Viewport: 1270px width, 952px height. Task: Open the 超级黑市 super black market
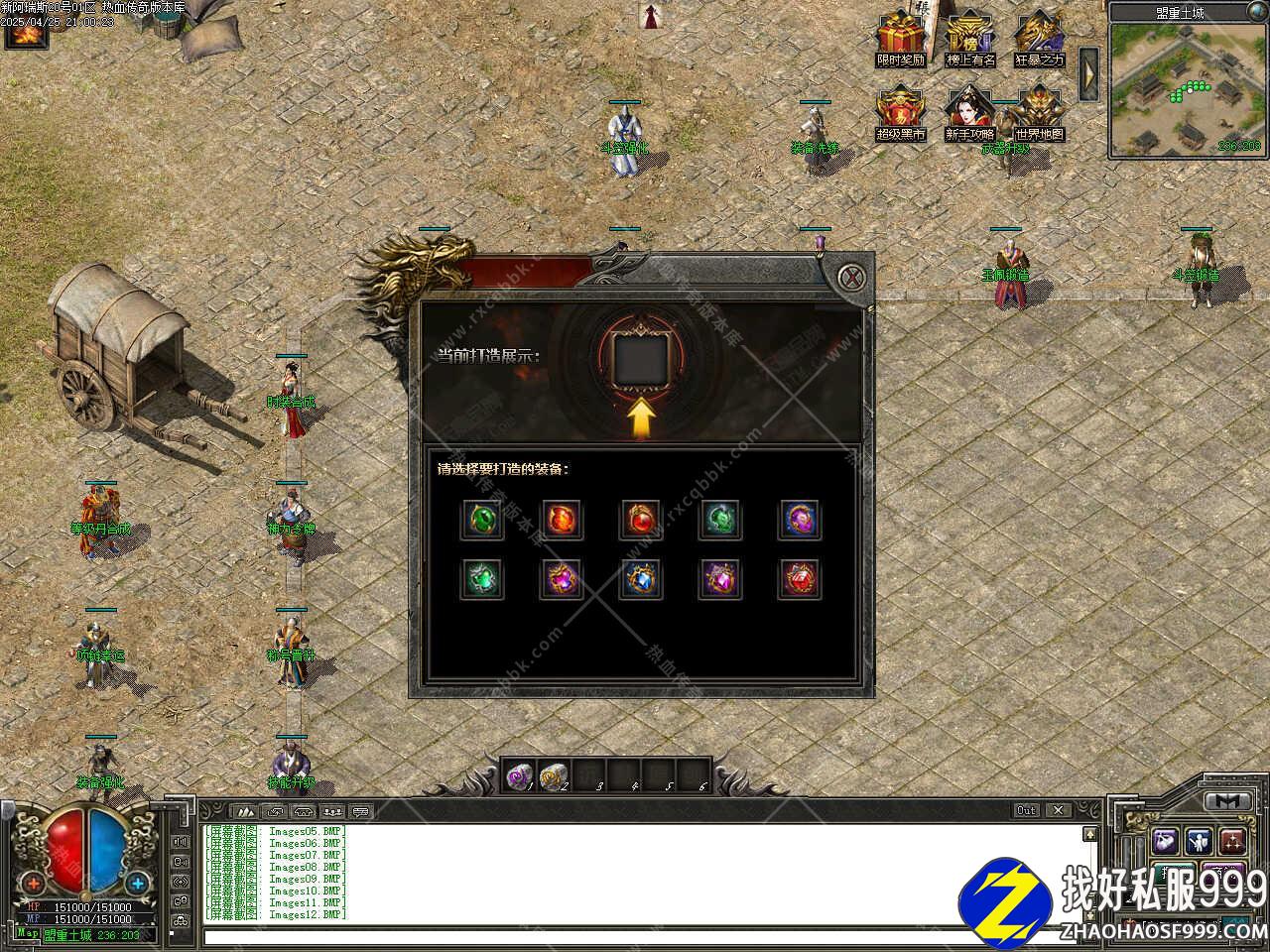point(901,113)
